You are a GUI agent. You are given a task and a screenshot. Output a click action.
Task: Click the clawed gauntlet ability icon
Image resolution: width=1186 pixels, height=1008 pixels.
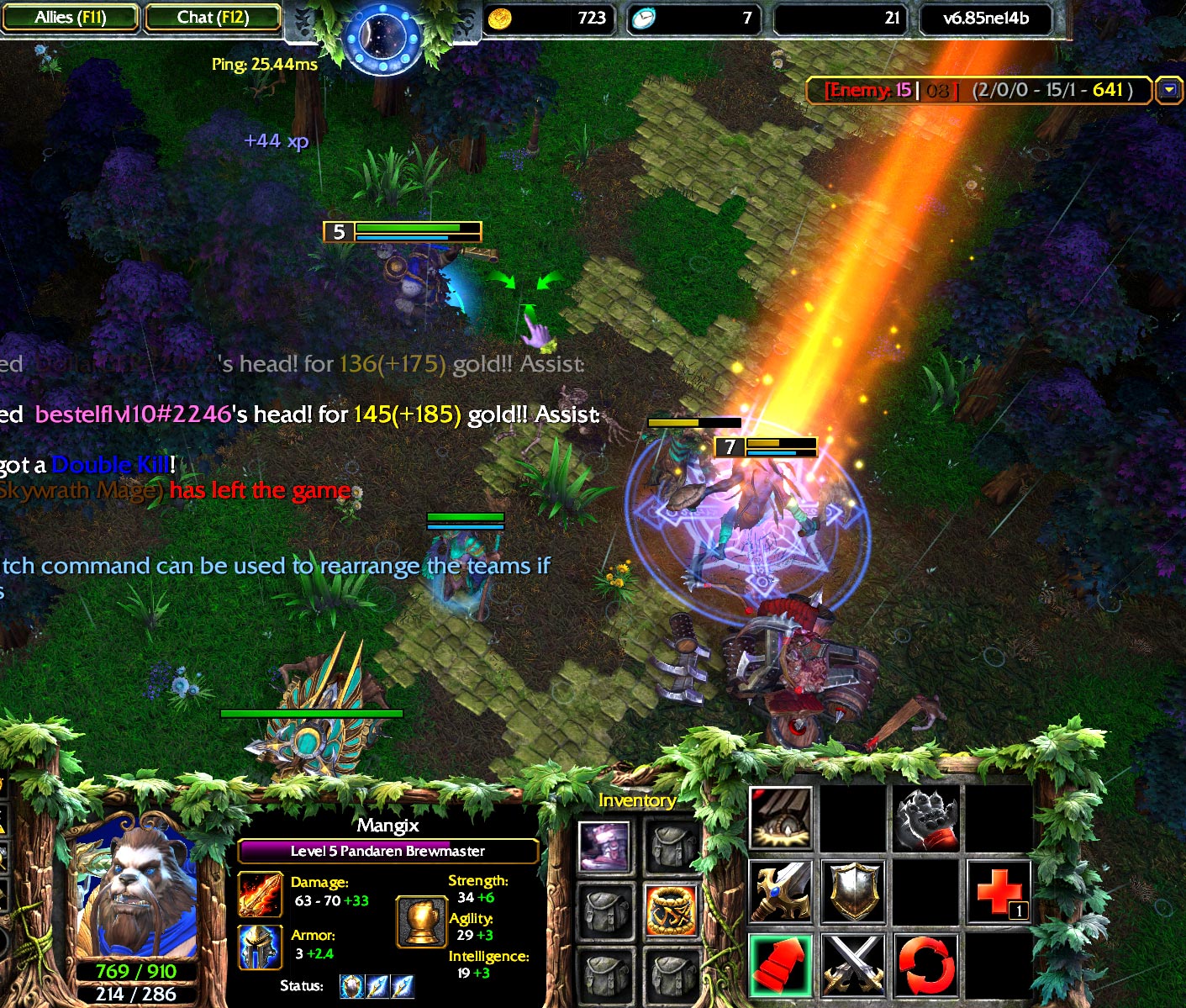(926, 818)
